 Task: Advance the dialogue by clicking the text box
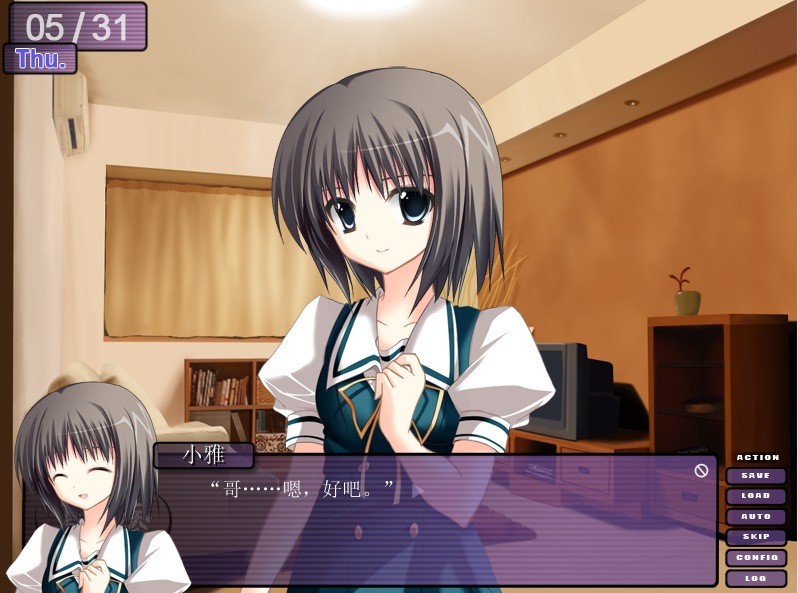[440, 530]
